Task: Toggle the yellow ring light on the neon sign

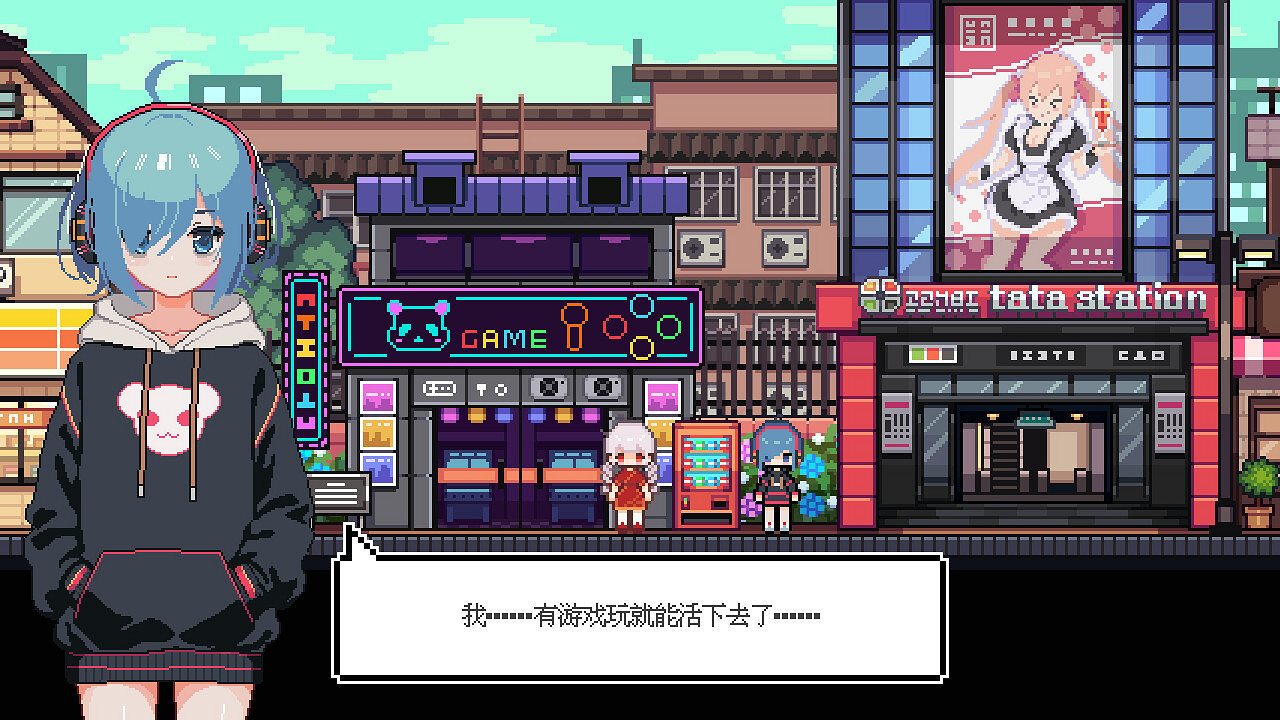Action: tap(642, 348)
